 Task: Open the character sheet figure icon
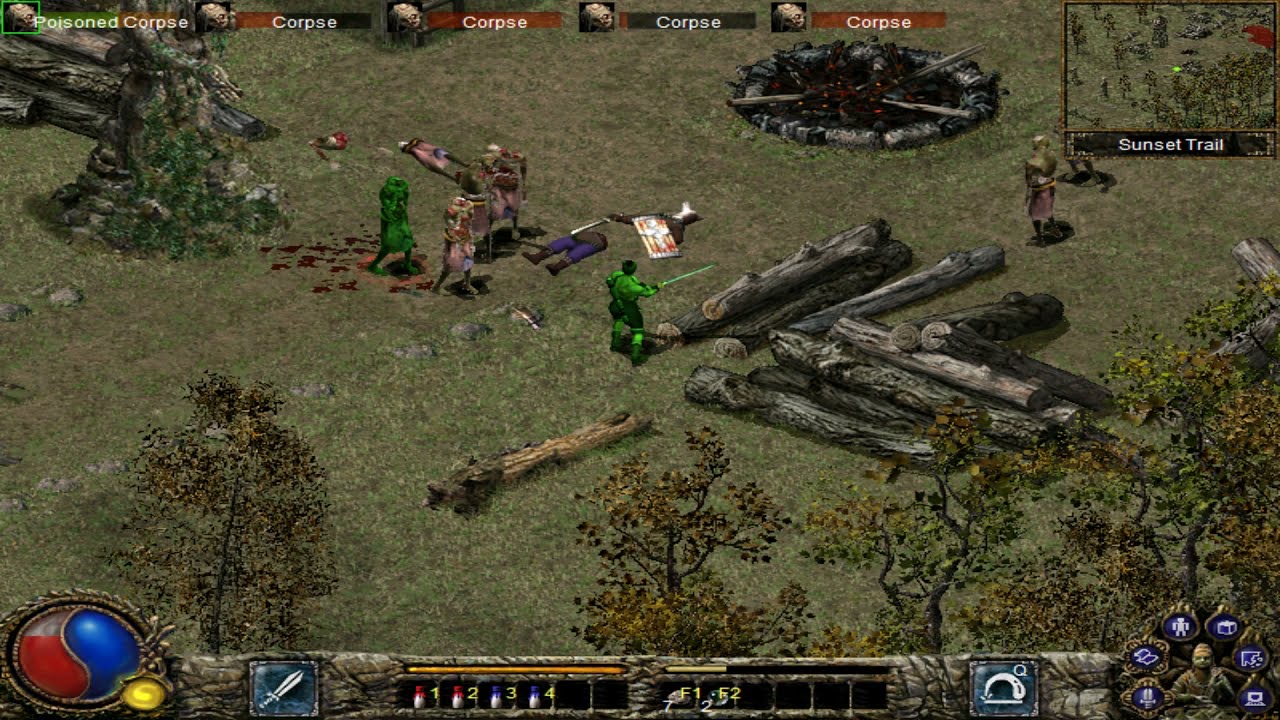tap(1180, 627)
